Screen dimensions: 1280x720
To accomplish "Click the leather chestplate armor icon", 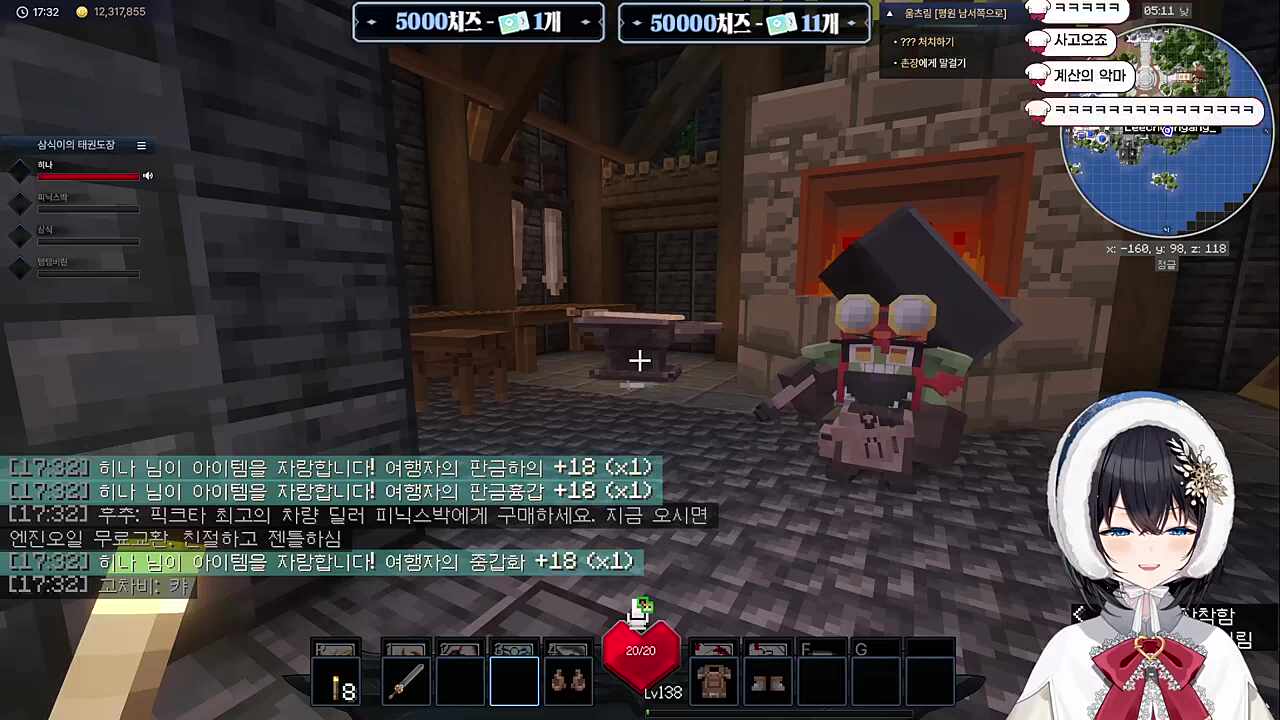I will [713, 680].
